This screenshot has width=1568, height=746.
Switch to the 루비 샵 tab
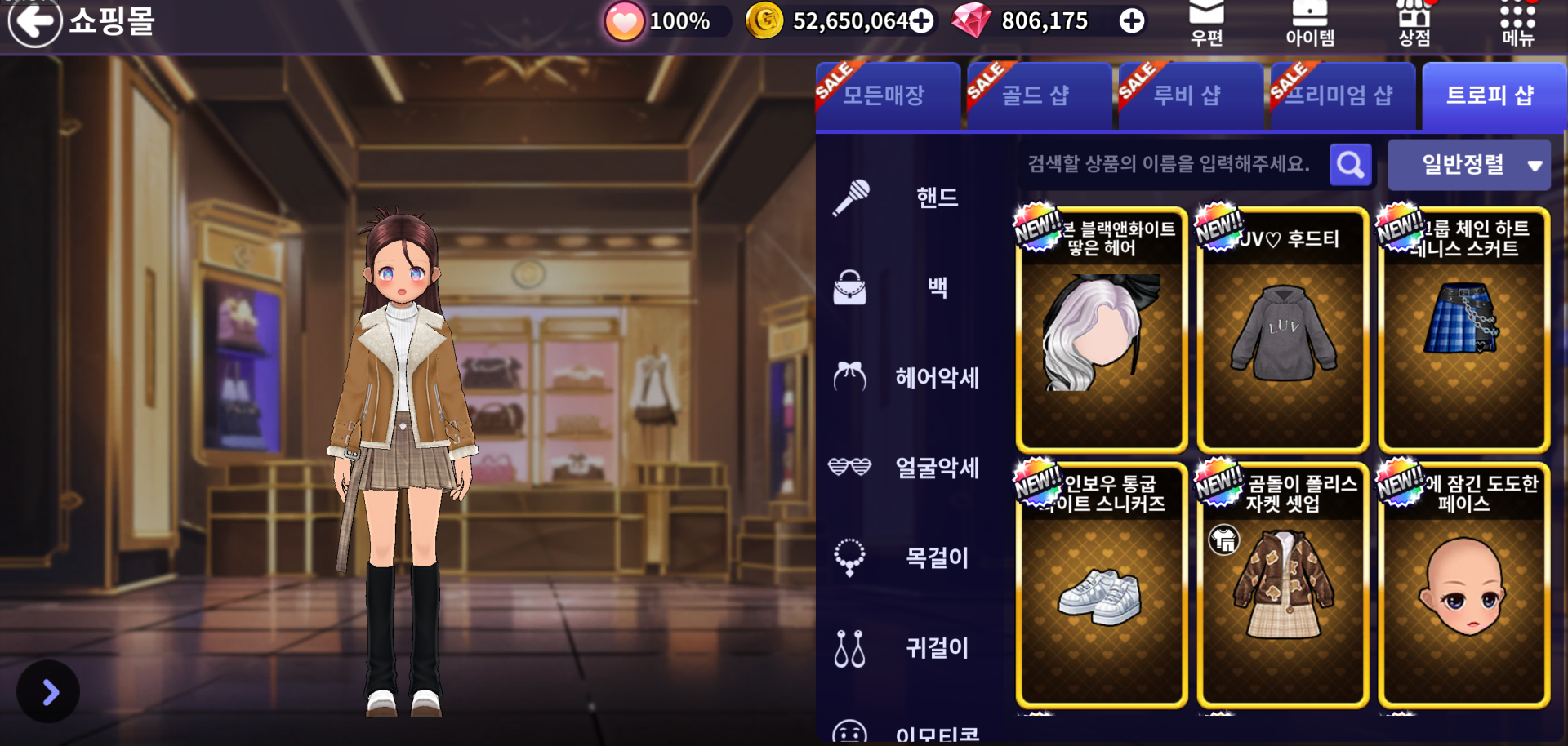pos(1190,95)
